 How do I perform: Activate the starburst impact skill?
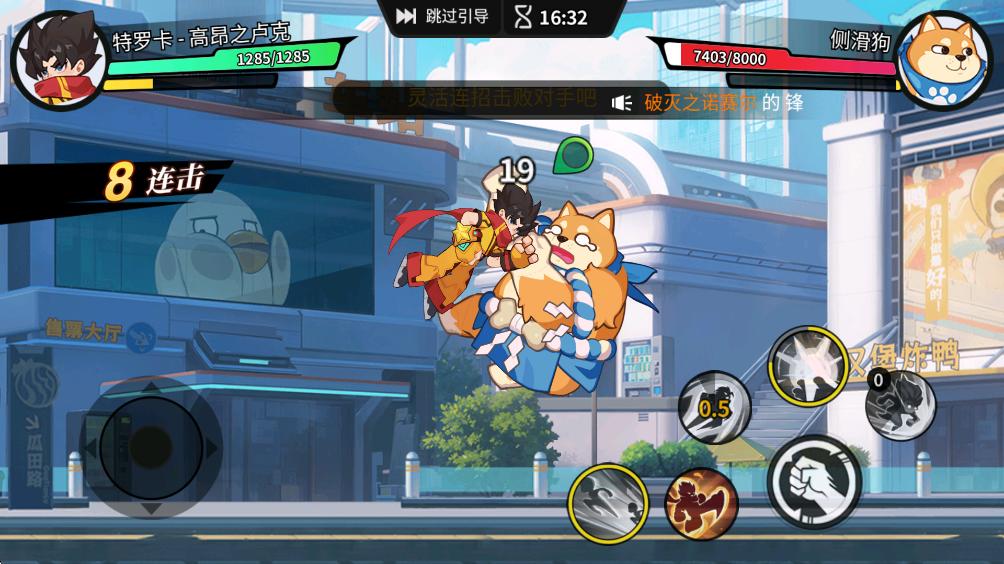807,367
